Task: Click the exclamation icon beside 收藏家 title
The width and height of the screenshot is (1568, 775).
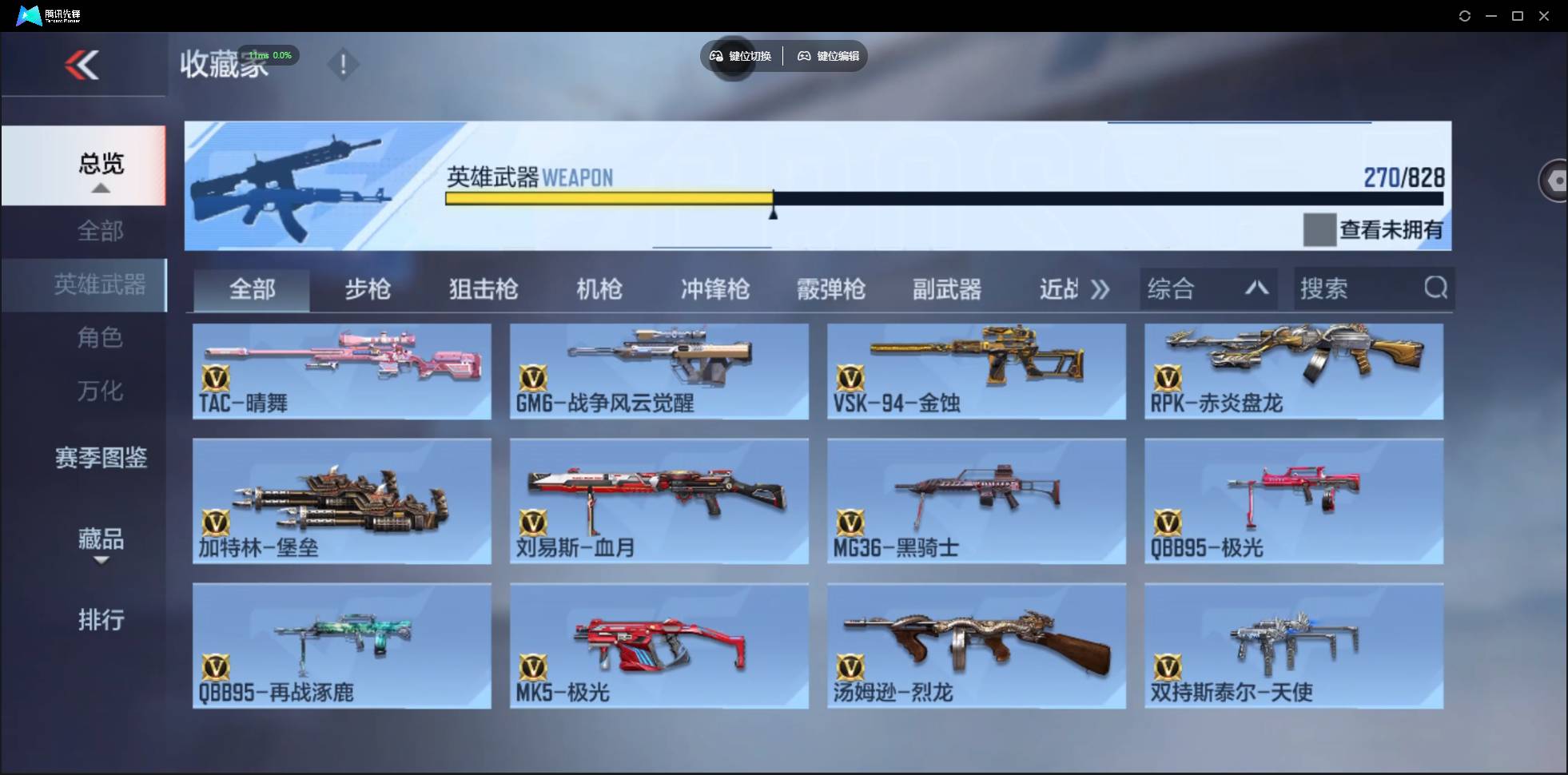Action: (344, 64)
